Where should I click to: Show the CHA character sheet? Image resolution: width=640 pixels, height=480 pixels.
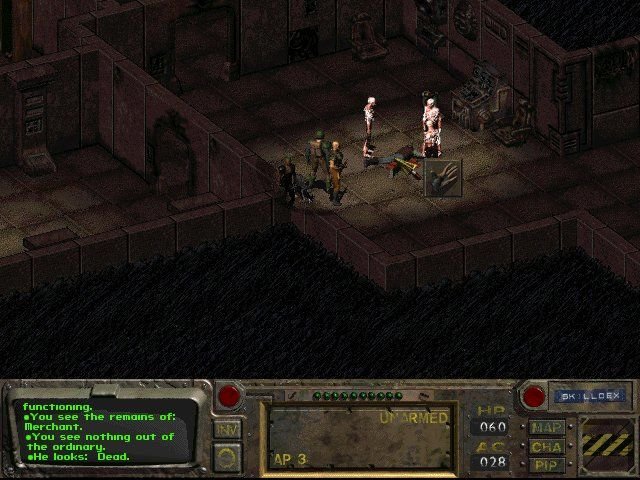[x=548, y=447]
